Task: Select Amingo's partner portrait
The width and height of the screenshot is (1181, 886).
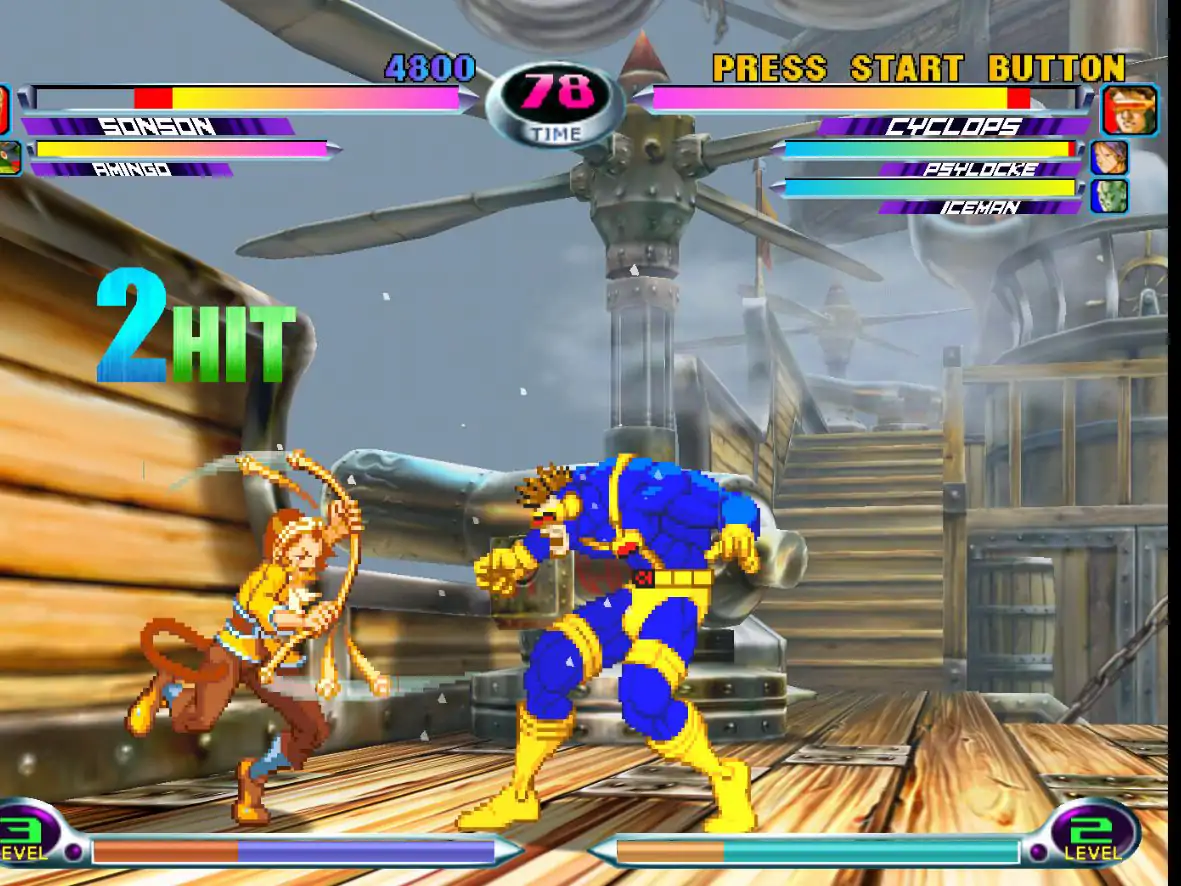Action: click(9, 159)
